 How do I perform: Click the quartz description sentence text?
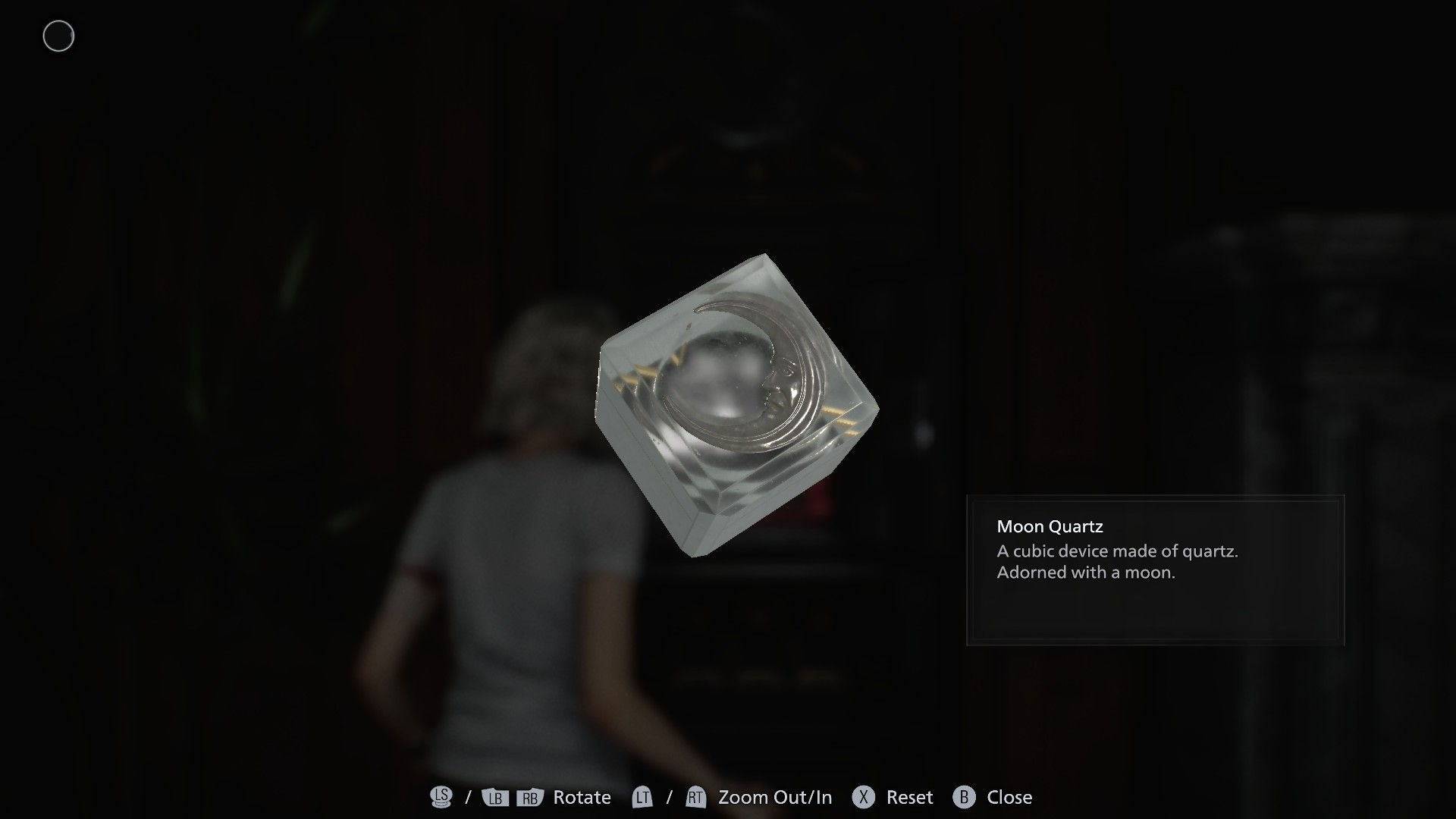pos(1117,551)
